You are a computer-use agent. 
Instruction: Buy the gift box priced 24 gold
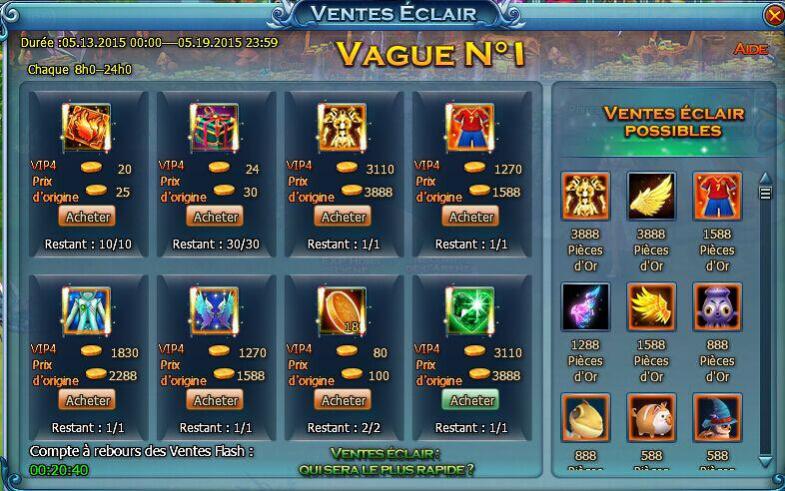[x=216, y=216]
